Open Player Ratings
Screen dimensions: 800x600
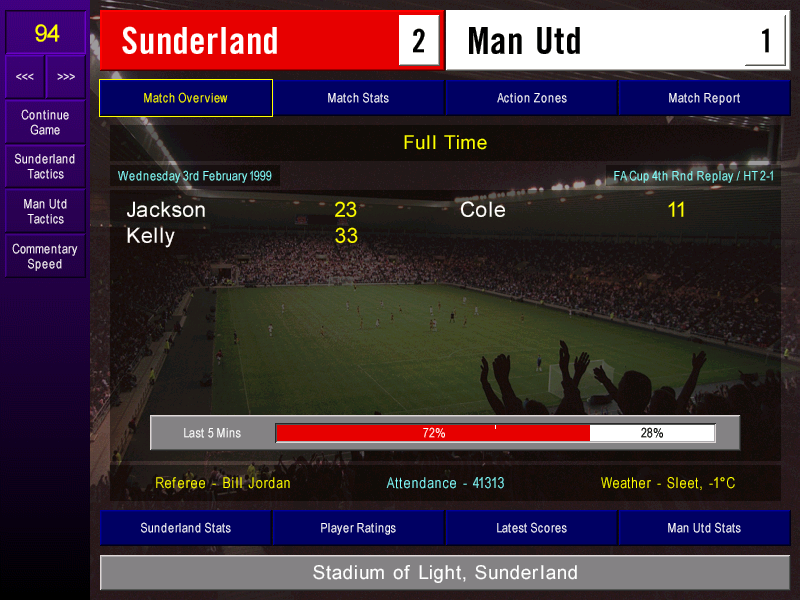coord(358,528)
